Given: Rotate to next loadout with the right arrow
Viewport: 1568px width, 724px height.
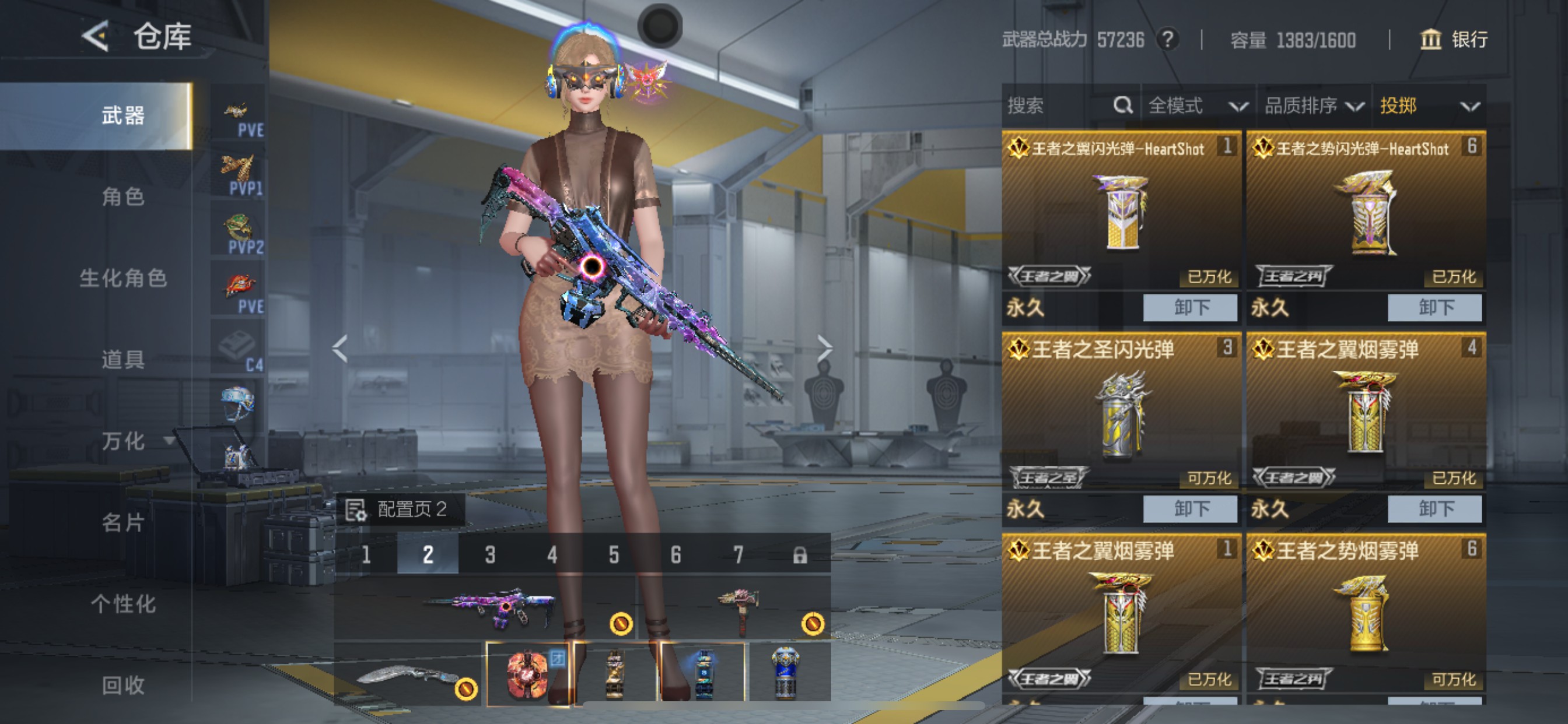Looking at the screenshot, I should (x=824, y=349).
